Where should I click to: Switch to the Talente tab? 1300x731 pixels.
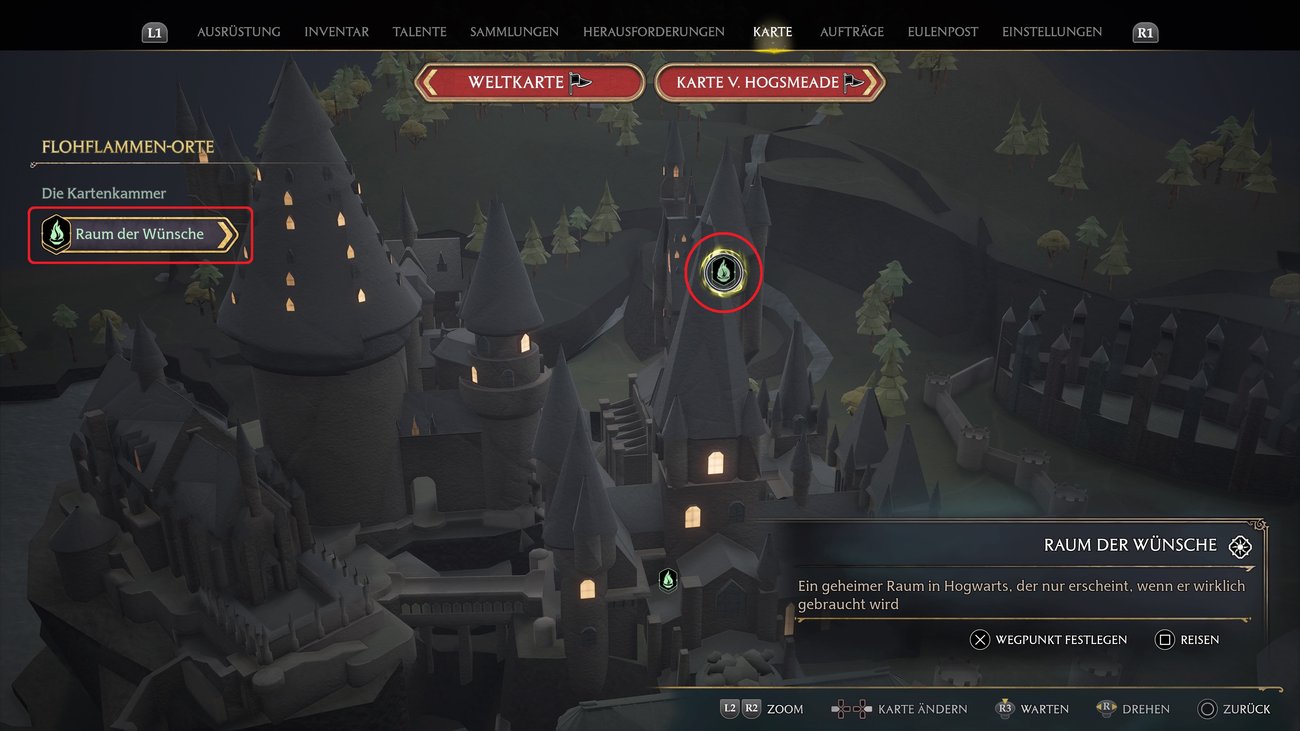point(419,31)
